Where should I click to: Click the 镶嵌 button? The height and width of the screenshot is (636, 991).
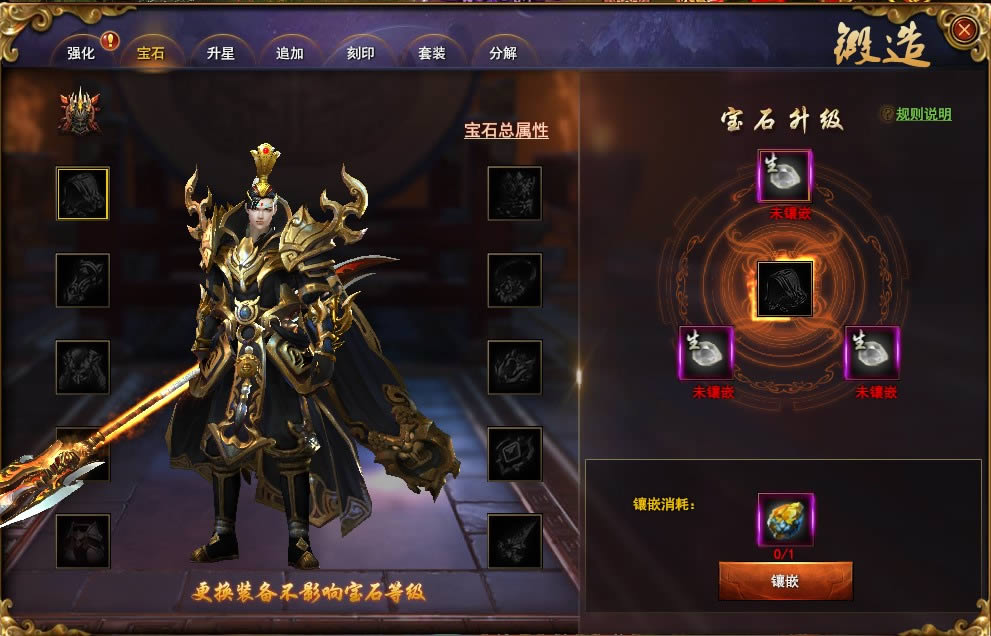tap(785, 580)
